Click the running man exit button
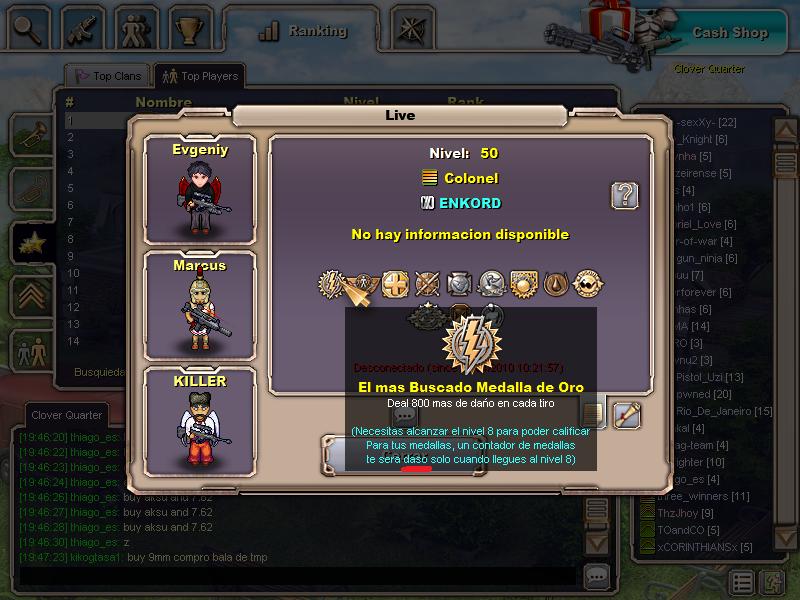 (773, 582)
